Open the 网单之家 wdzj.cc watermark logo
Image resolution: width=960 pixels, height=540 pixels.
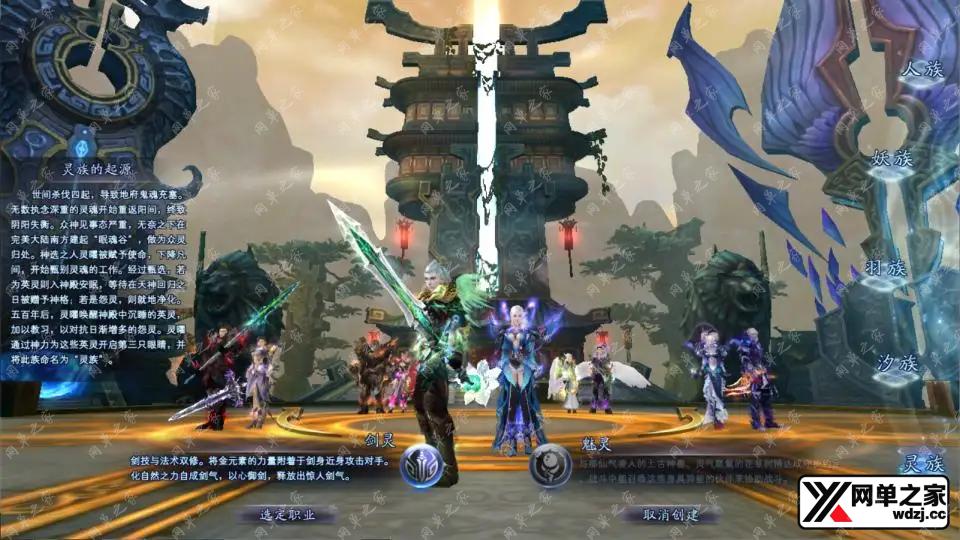tap(872, 501)
